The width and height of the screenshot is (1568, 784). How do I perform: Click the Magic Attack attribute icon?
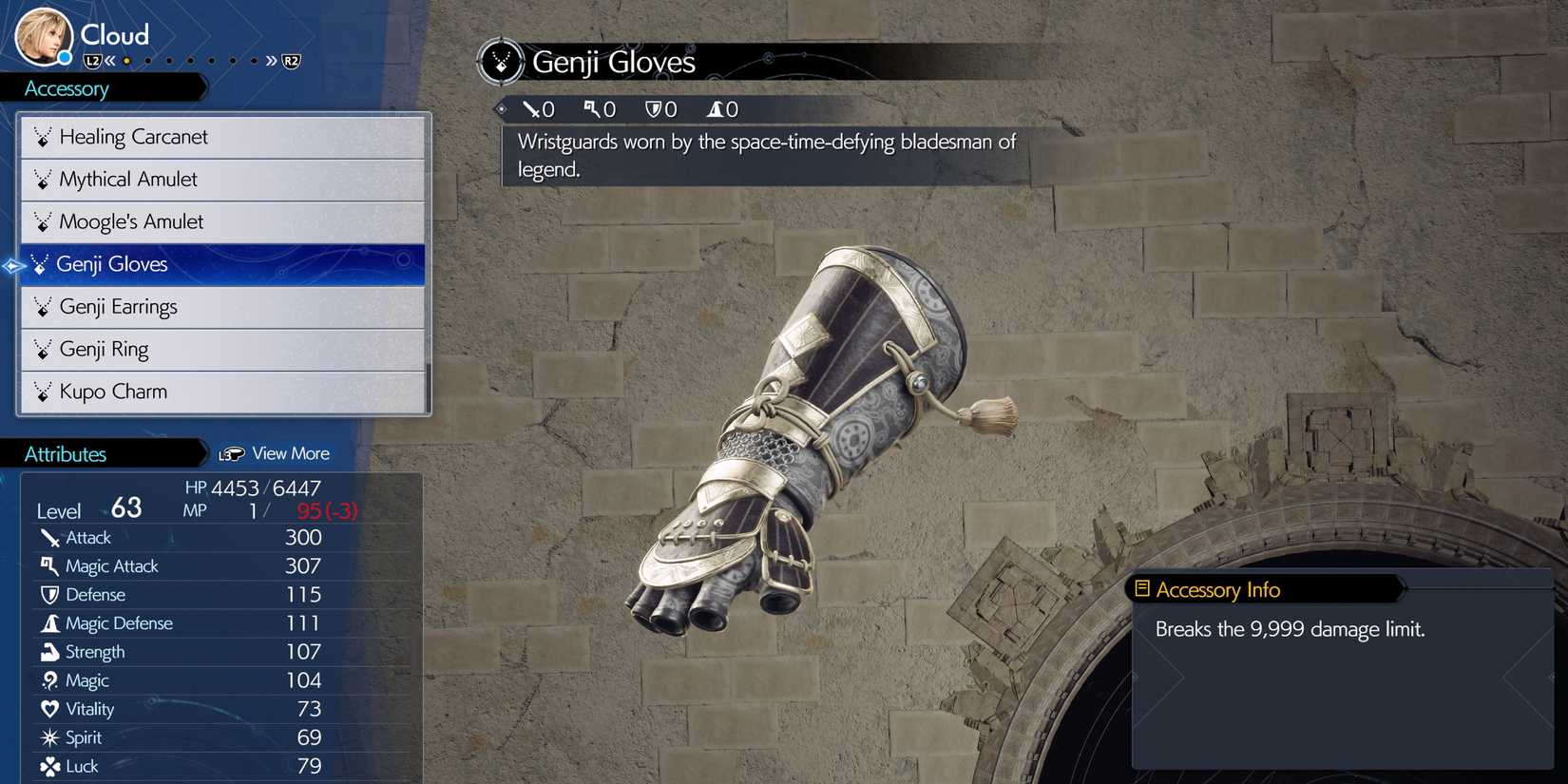(x=48, y=565)
